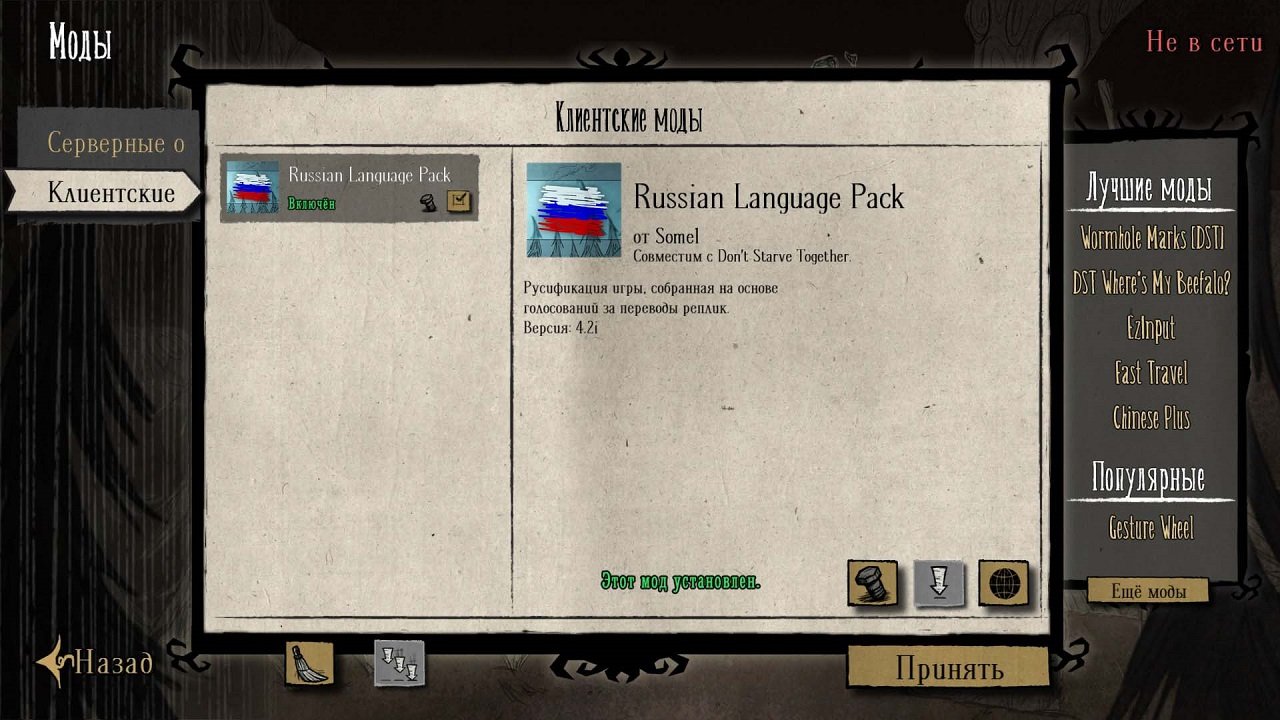Confirm changes with Принять
1280x720 pixels.
[948, 668]
